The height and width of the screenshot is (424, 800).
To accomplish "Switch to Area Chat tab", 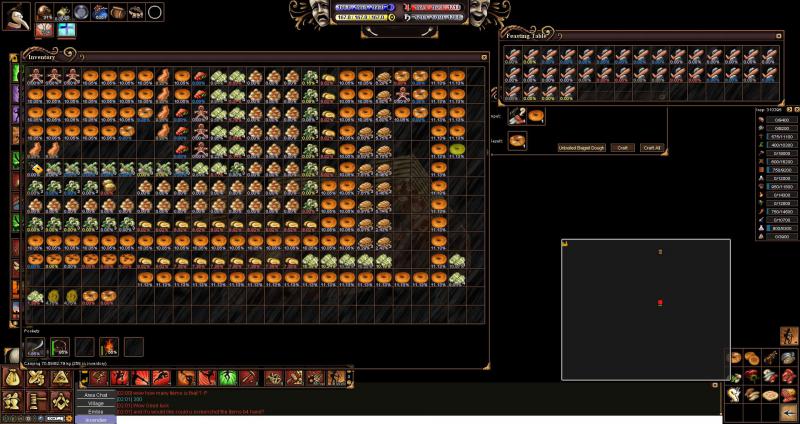I will tap(96, 395).
